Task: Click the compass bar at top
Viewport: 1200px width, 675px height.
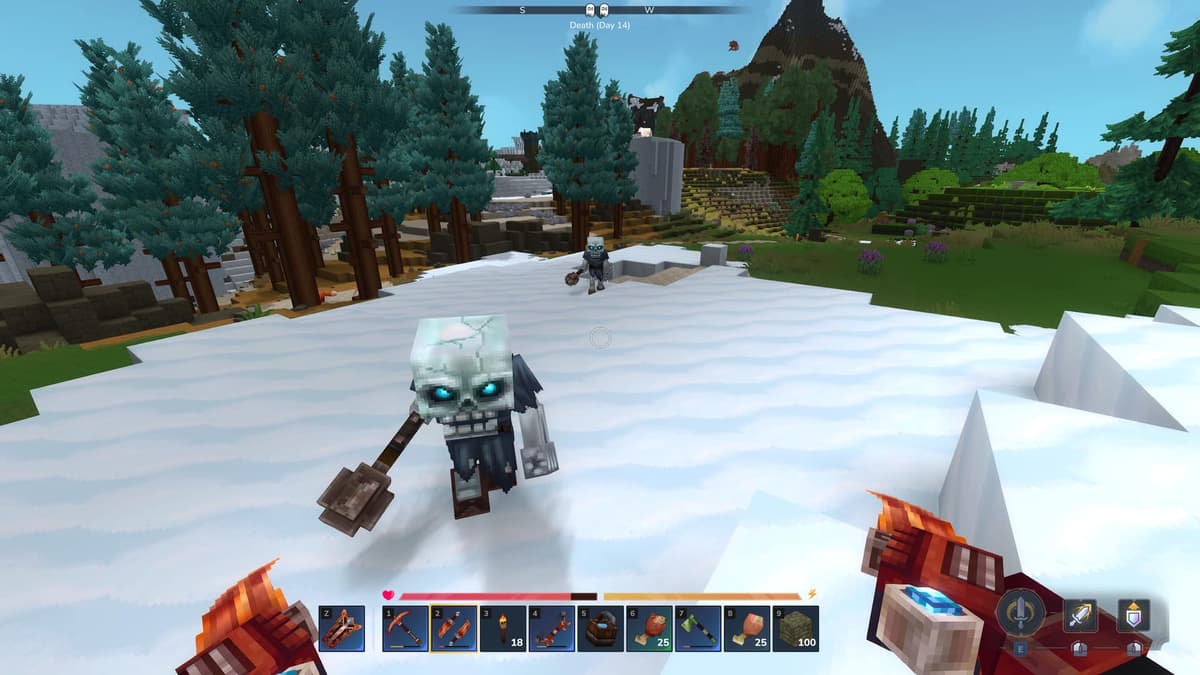Action: (x=600, y=10)
